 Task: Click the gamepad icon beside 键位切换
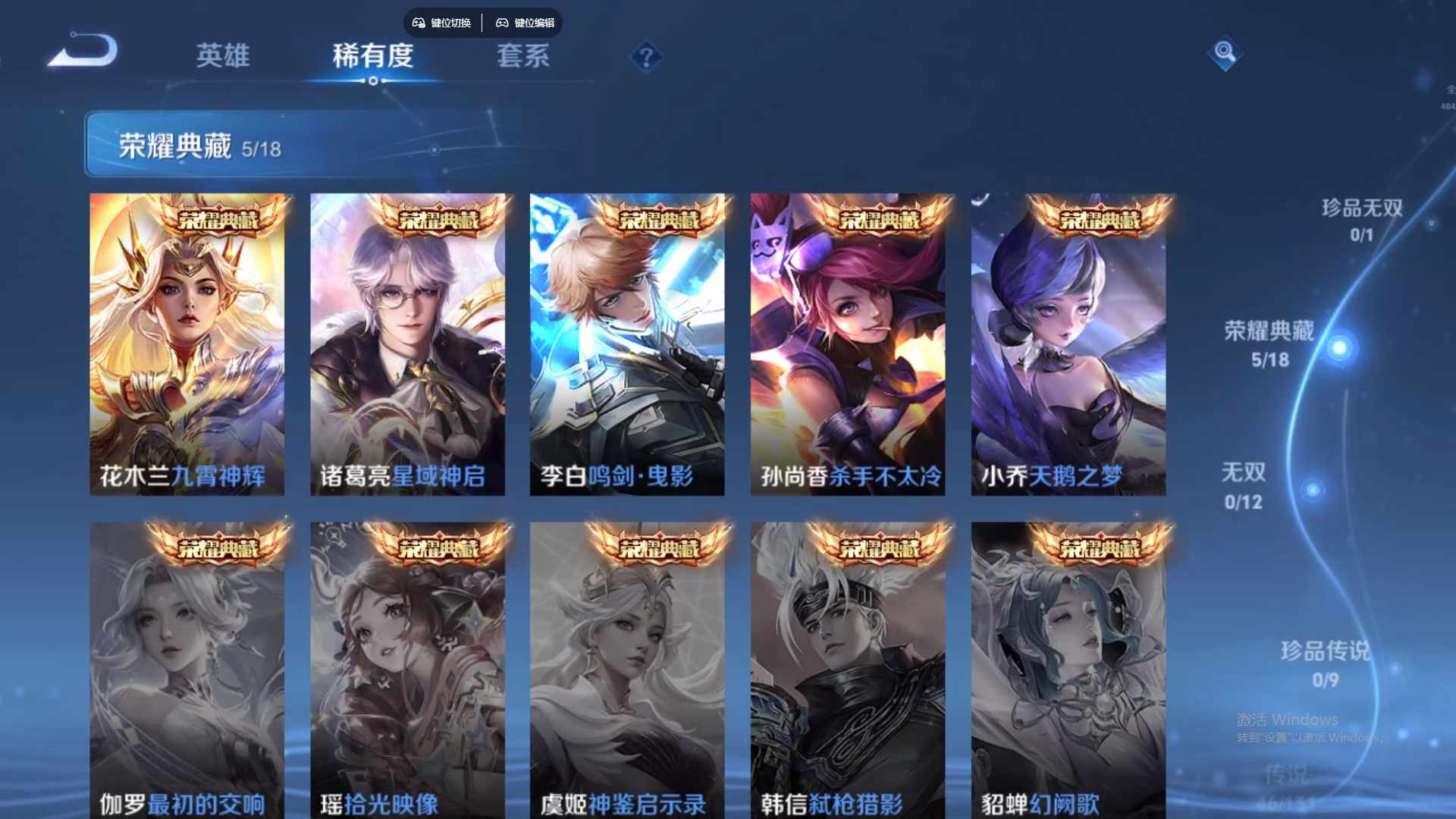(417, 23)
